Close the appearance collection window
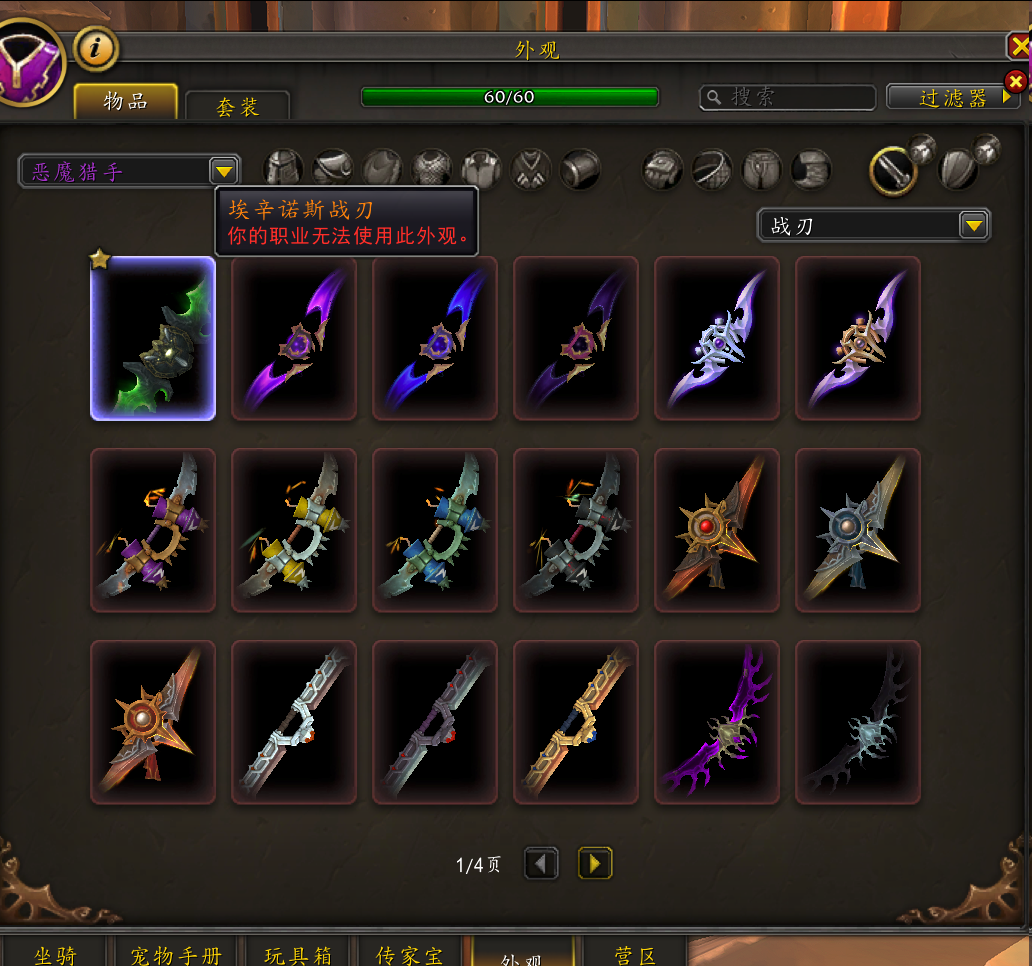The image size is (1032, 966). tap(1019, 46)
